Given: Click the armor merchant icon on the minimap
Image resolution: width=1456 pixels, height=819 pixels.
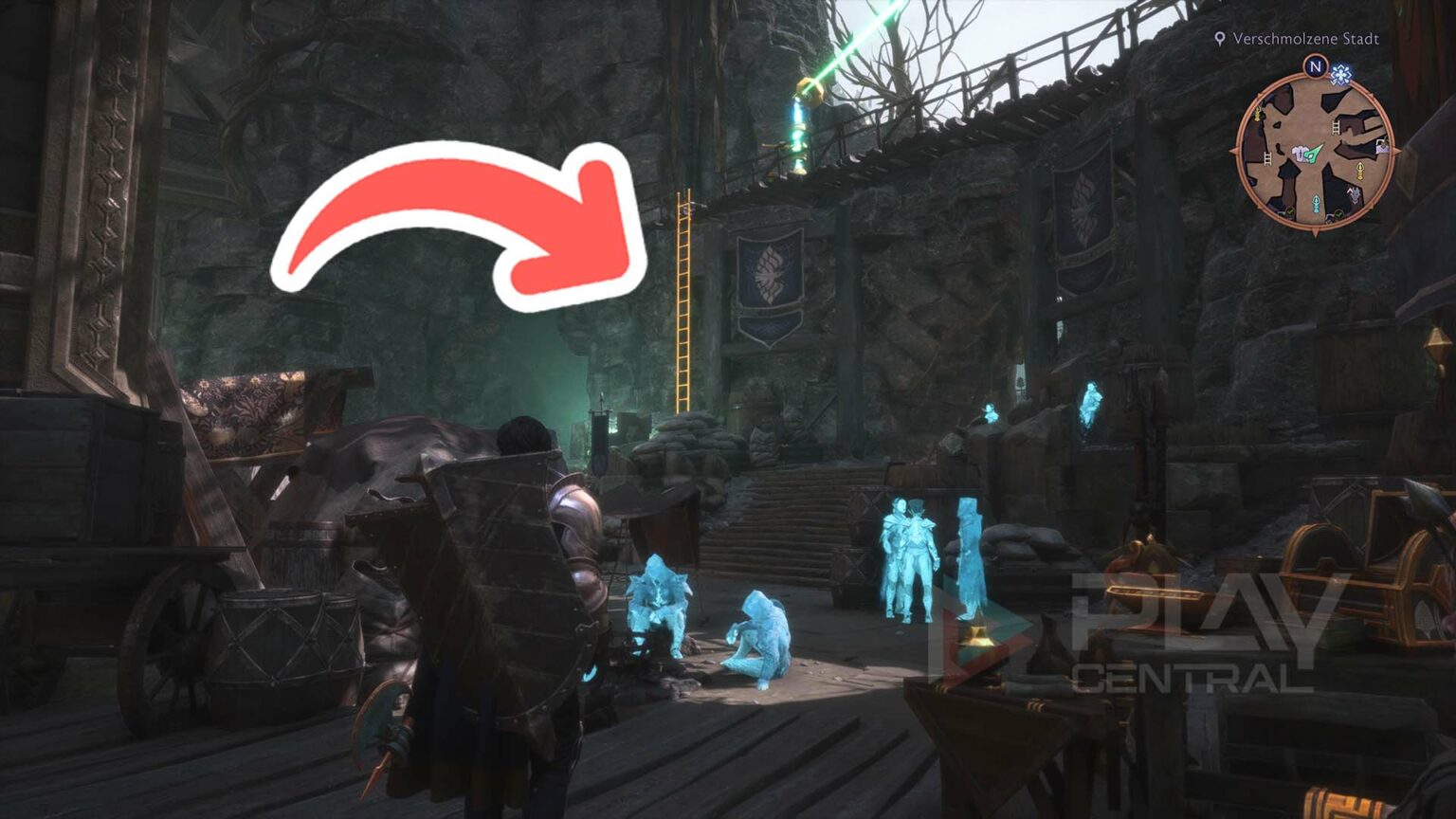Looking at the screenshot, I should tap(1299, 152).
